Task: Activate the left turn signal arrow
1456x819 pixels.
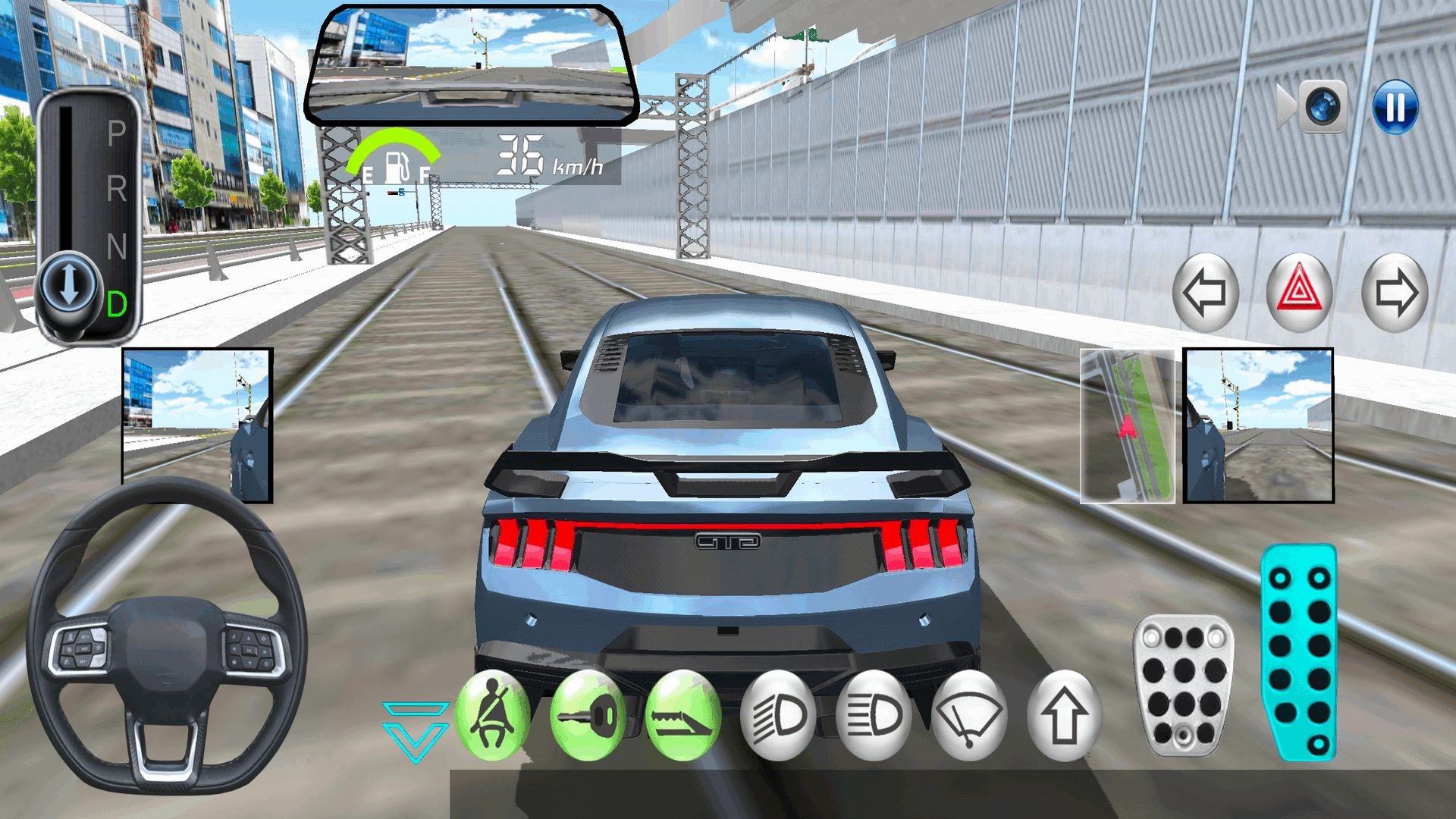Action: tap(1204, 292)
